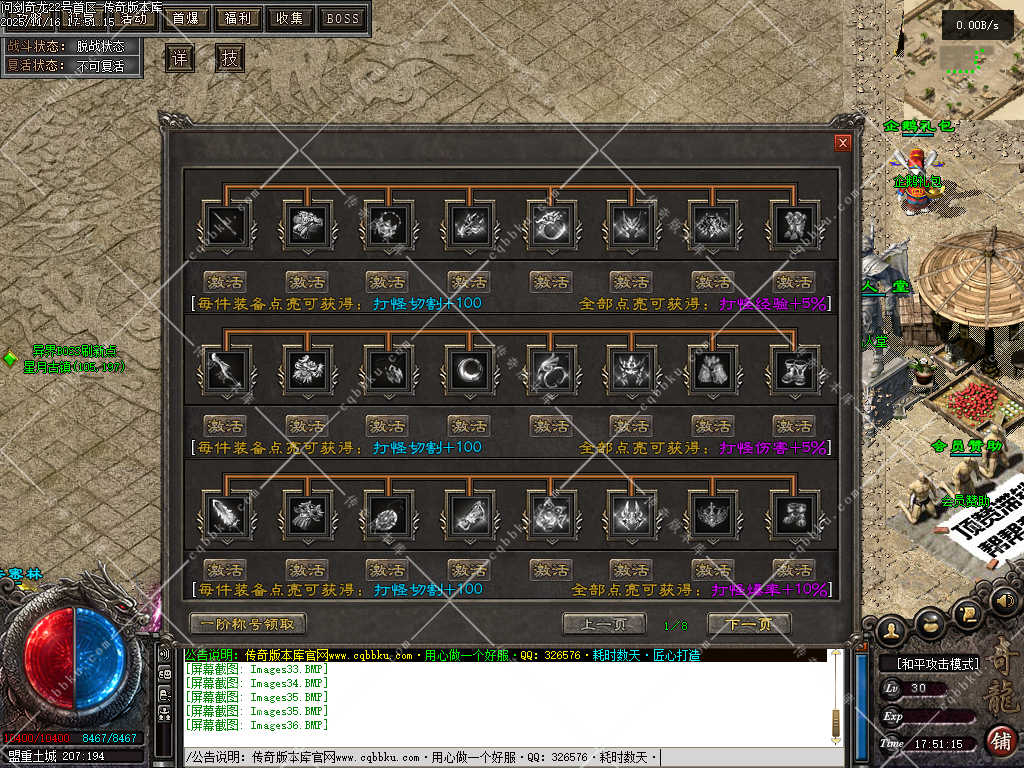
Task: Open the 福利 welfare menu
Action: (x=238, y=18)
